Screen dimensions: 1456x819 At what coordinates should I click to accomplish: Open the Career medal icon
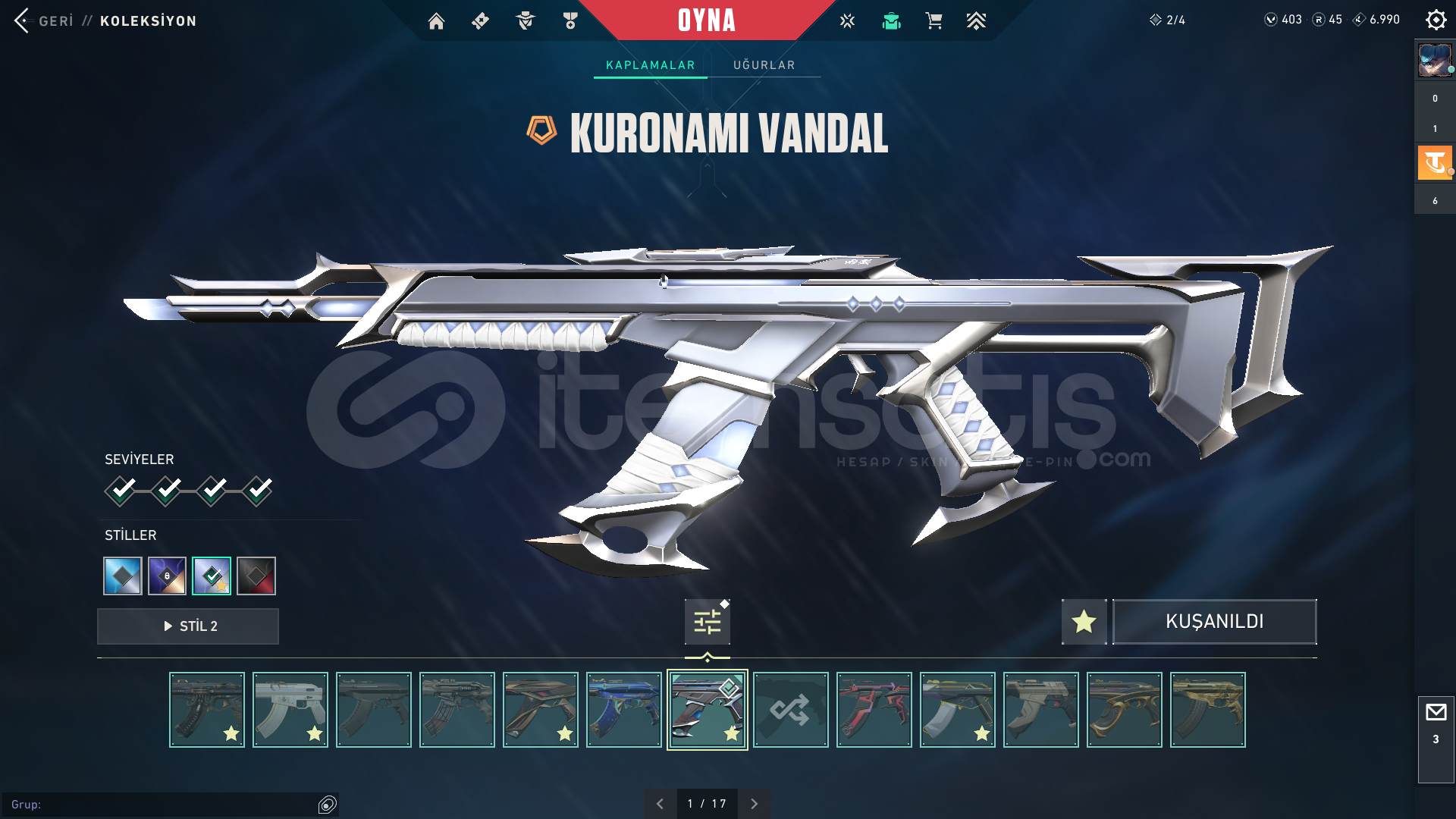570,21
